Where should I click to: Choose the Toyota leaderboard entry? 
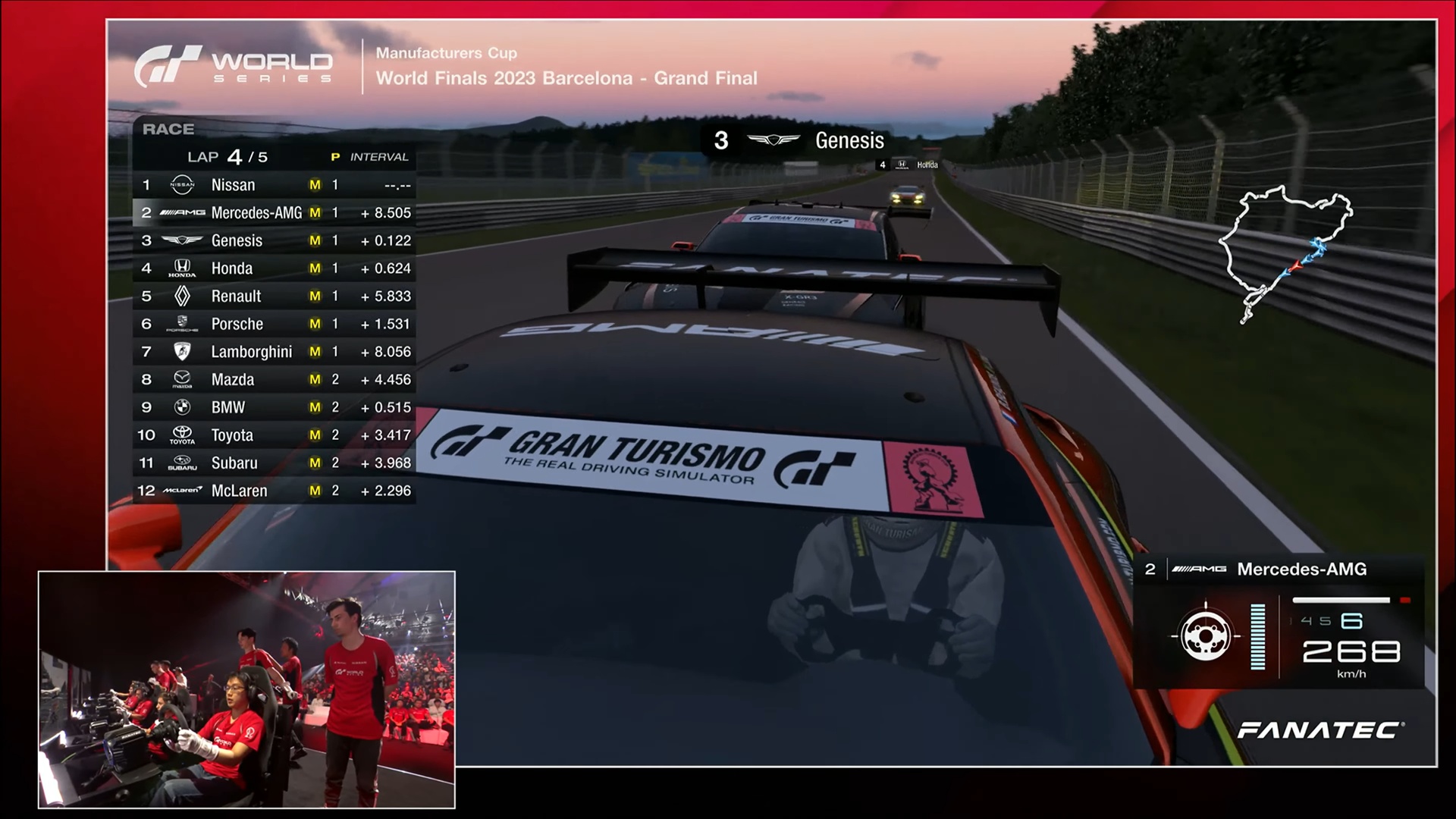coord(274,435)
